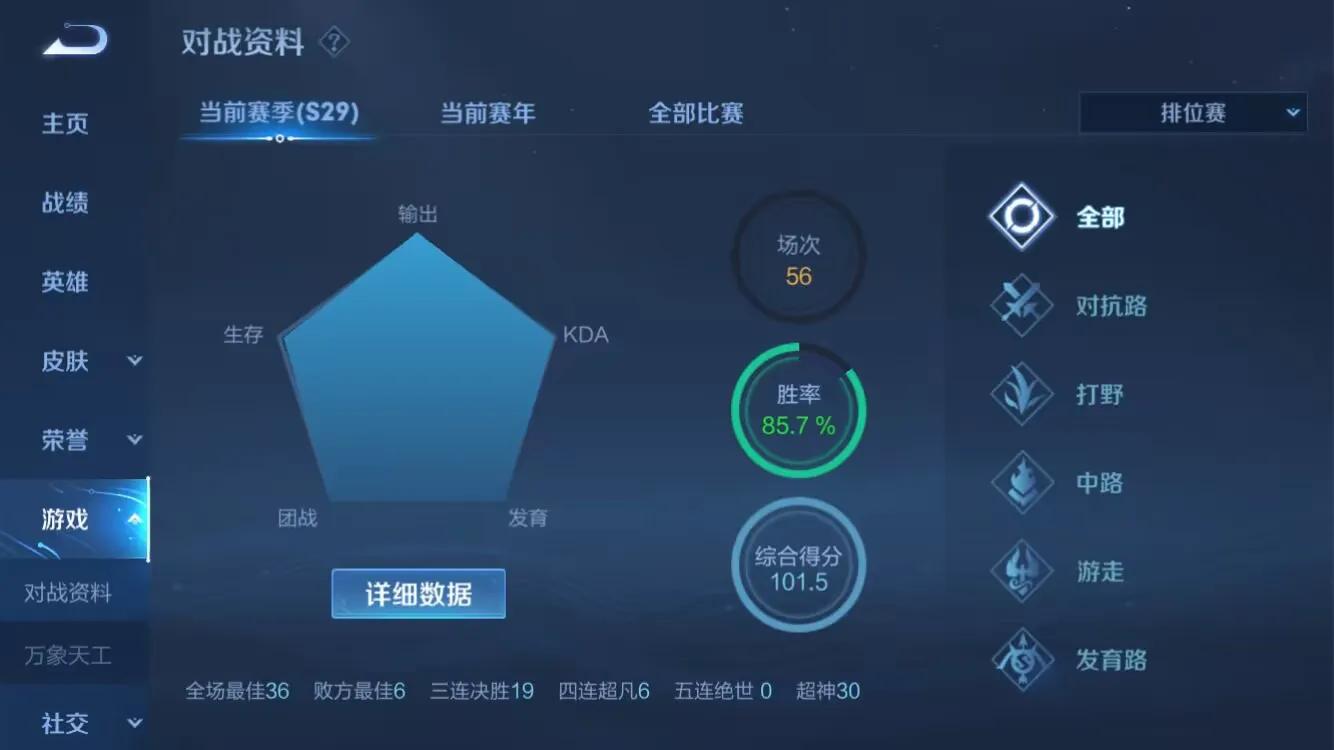Select the 对抗路 lane icon
This screenshot has width=1334, height=750.
click(x=1020, y=304)
